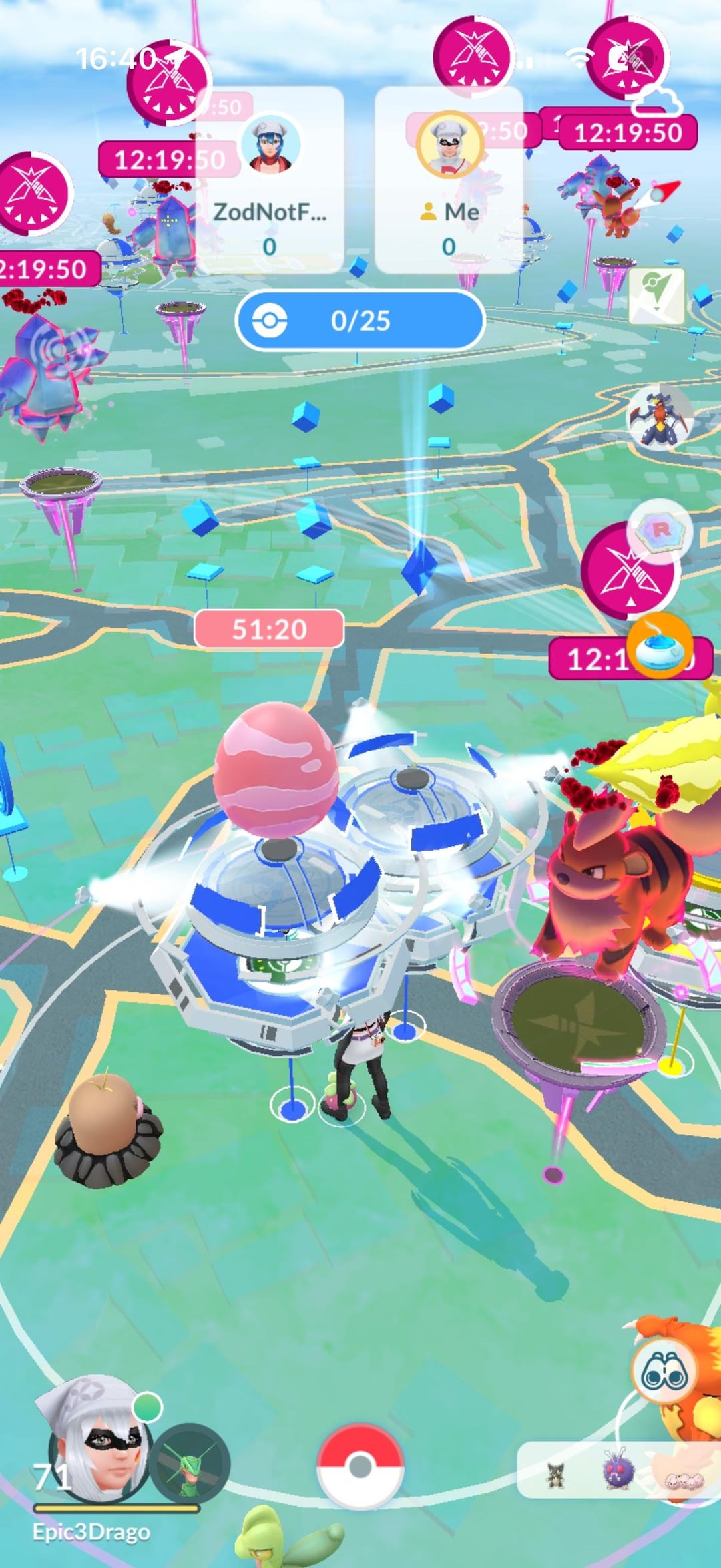Open Field Research with the binoculars button
The width and height of the screenshot is (721, 1568).
coord(664,1372)
